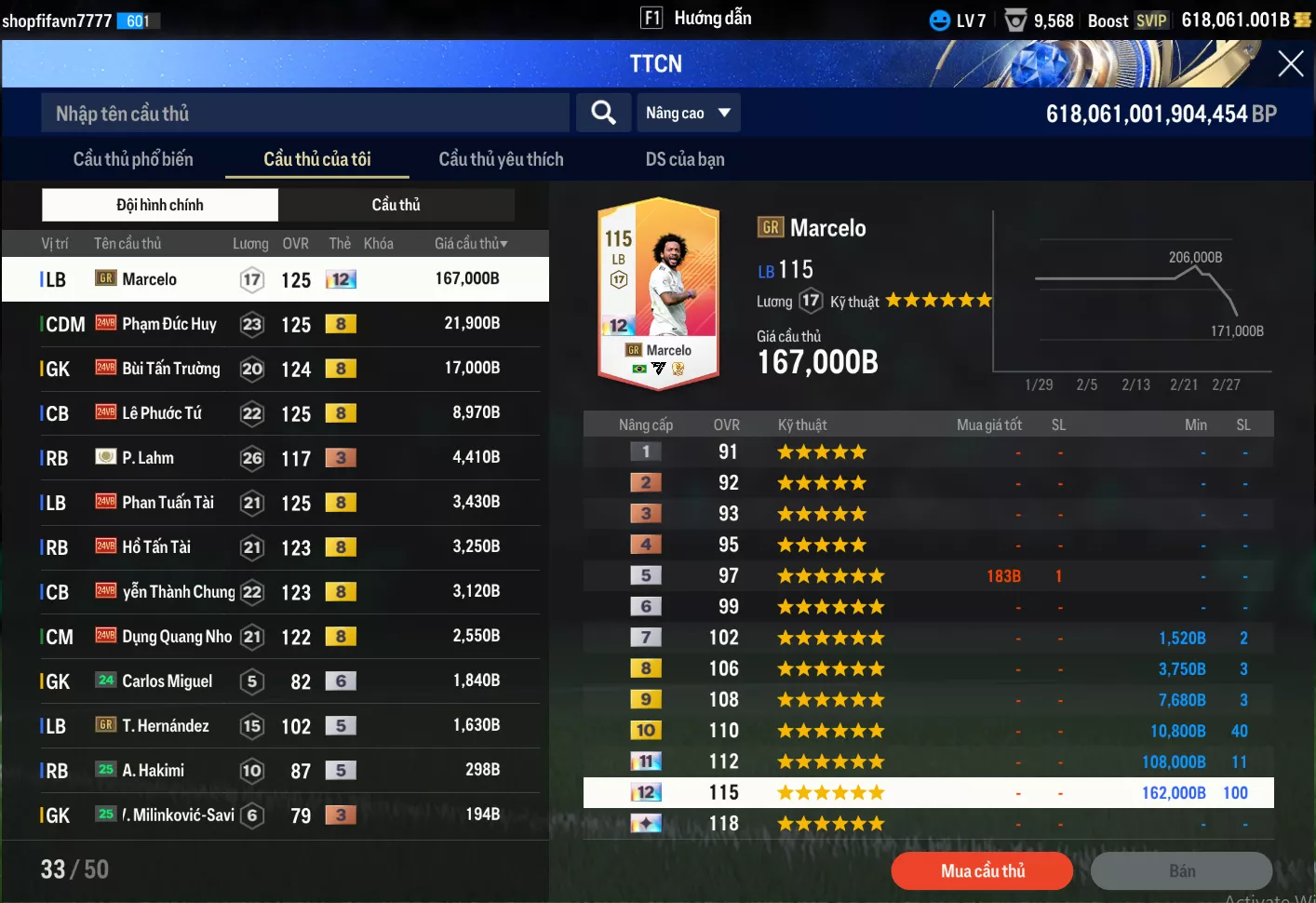The width and height of the screenshot is (1316, 903).
Task: Click the magnifying glass search button
Action: tap(603, 114)
